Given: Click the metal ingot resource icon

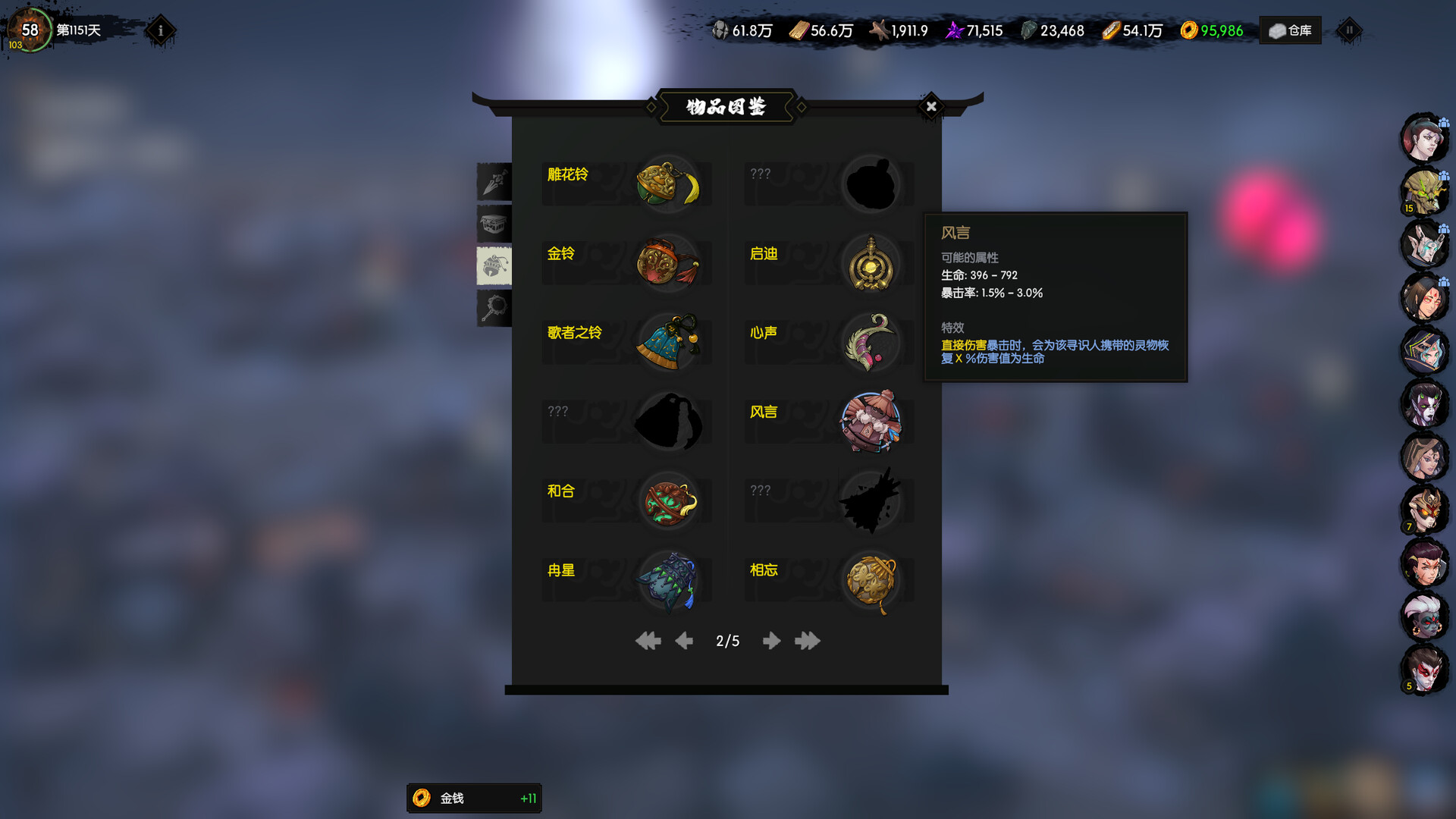Looking at the screenshot, I should coord(1112,30).
